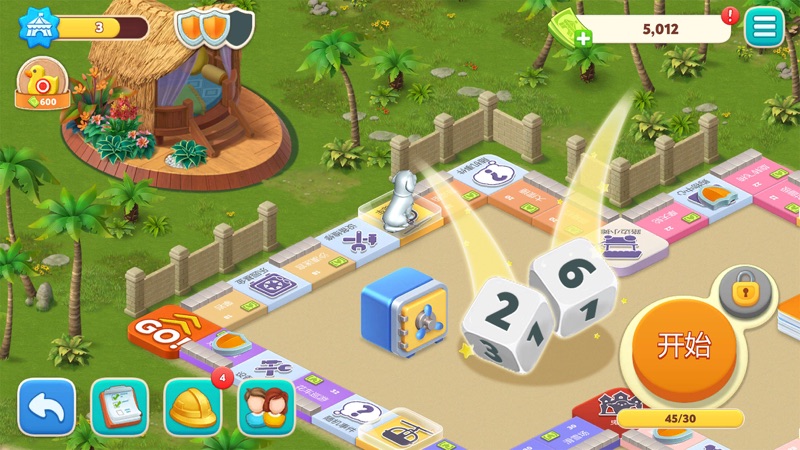Open the friends icon
800x450 pixels.
click(x=266, y=406)
